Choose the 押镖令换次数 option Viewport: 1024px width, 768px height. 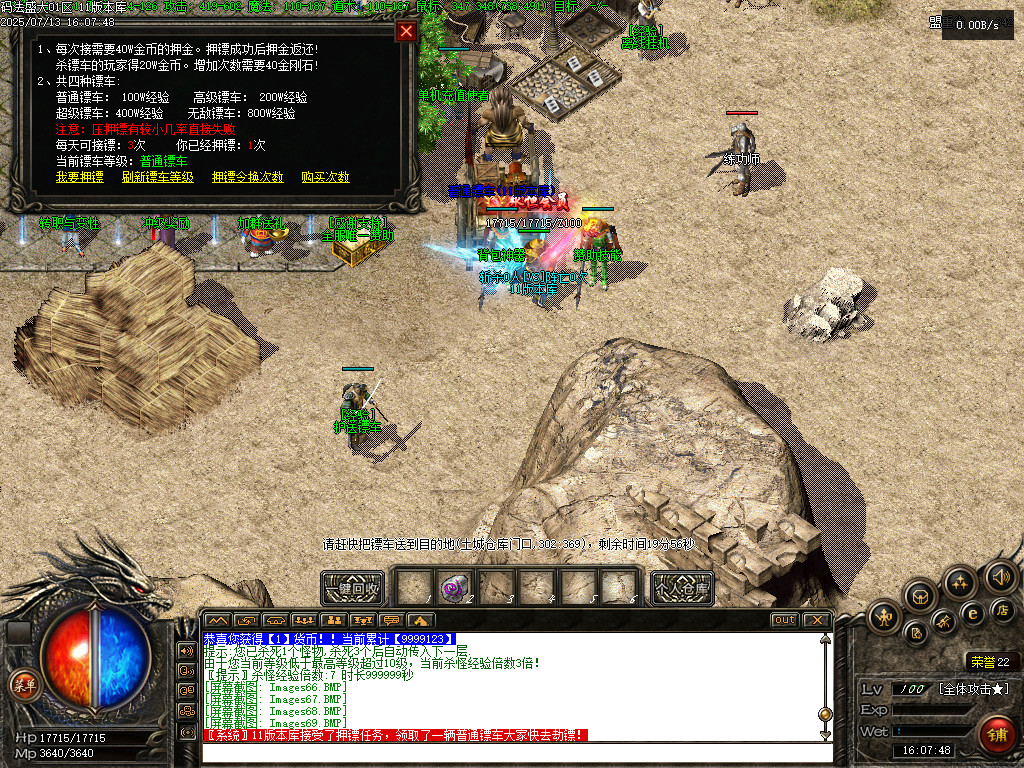pyautogui.click(x=248, y=177)
